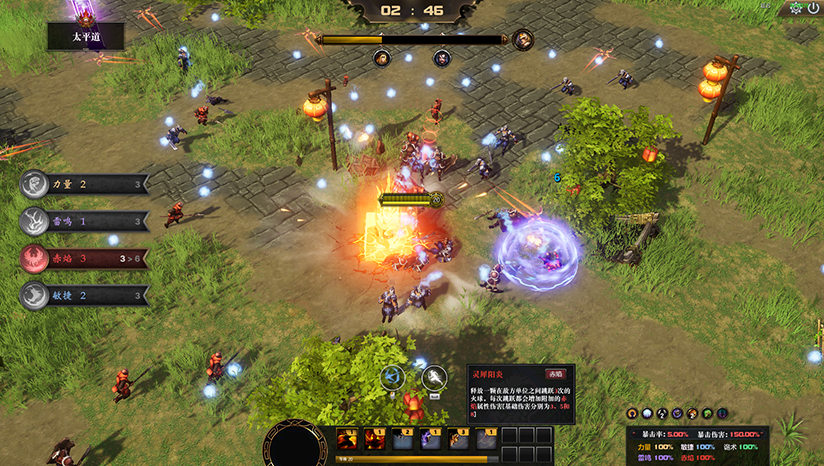The height and width of the screenshot is (466, 824).
Task: Select the 敏捷 attribute row
Action: [x=84, y=295]
